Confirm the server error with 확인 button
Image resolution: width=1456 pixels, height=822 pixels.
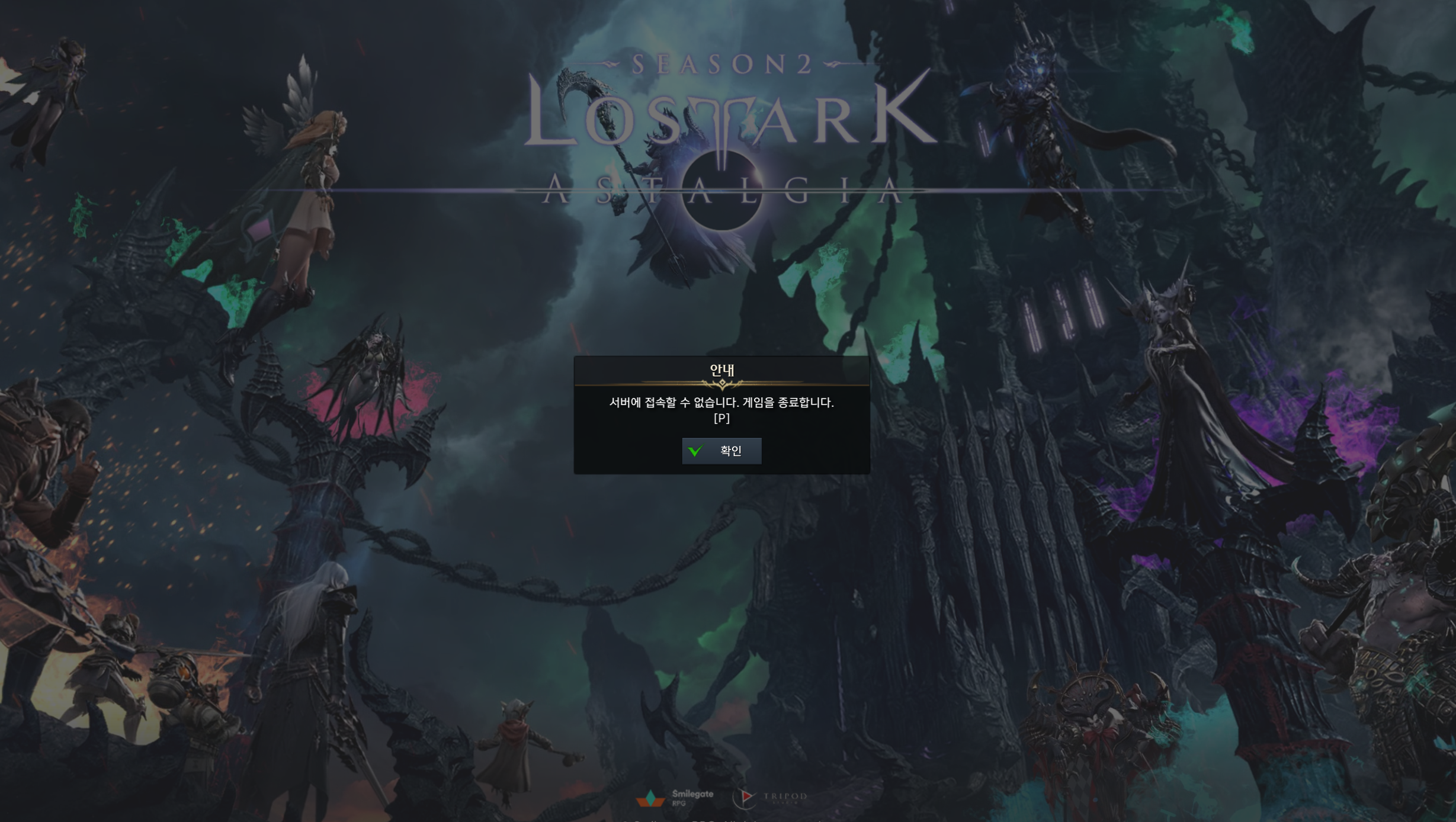(x=721, y=451)
